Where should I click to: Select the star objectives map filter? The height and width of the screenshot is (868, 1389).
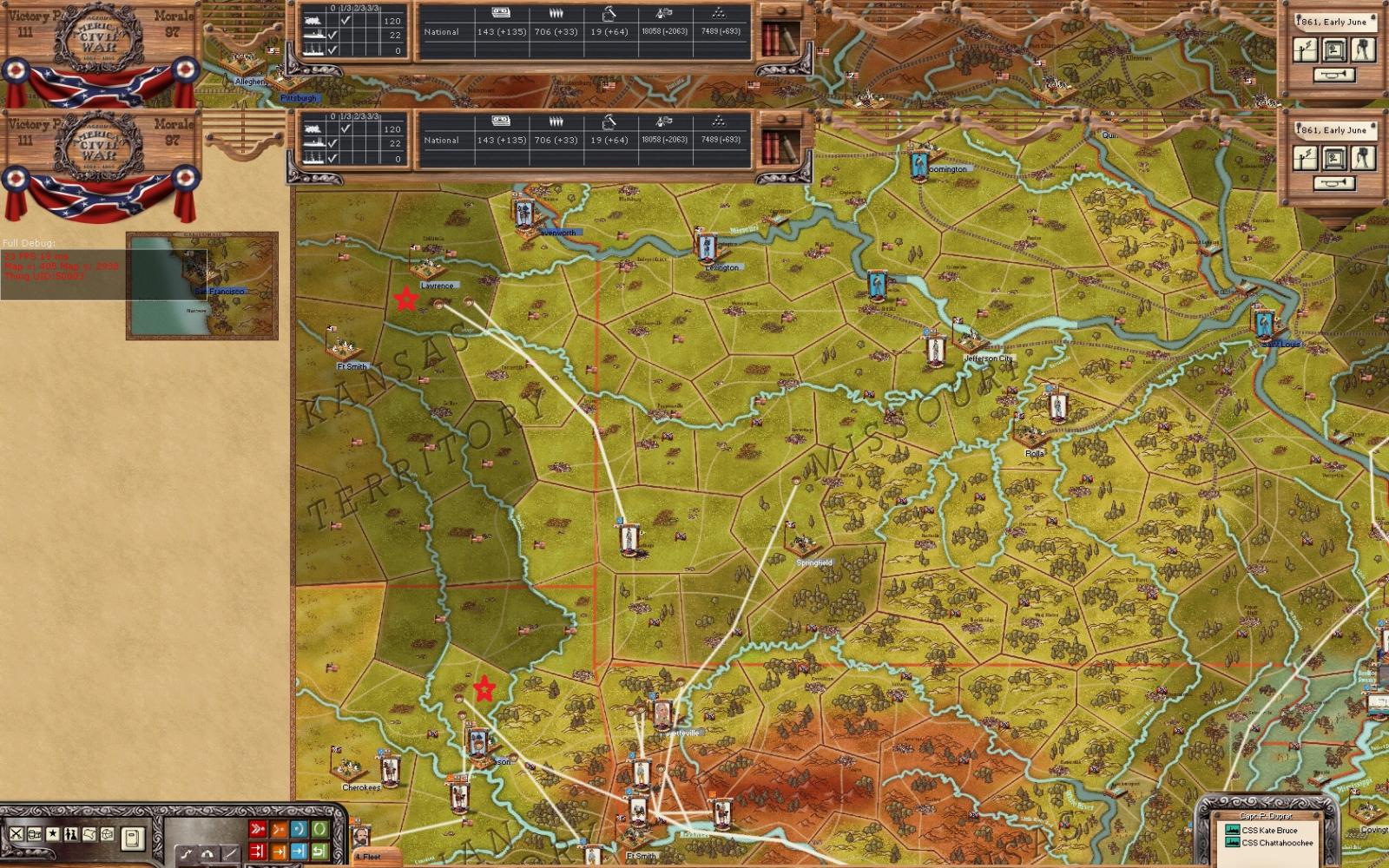tap(53, 834)
